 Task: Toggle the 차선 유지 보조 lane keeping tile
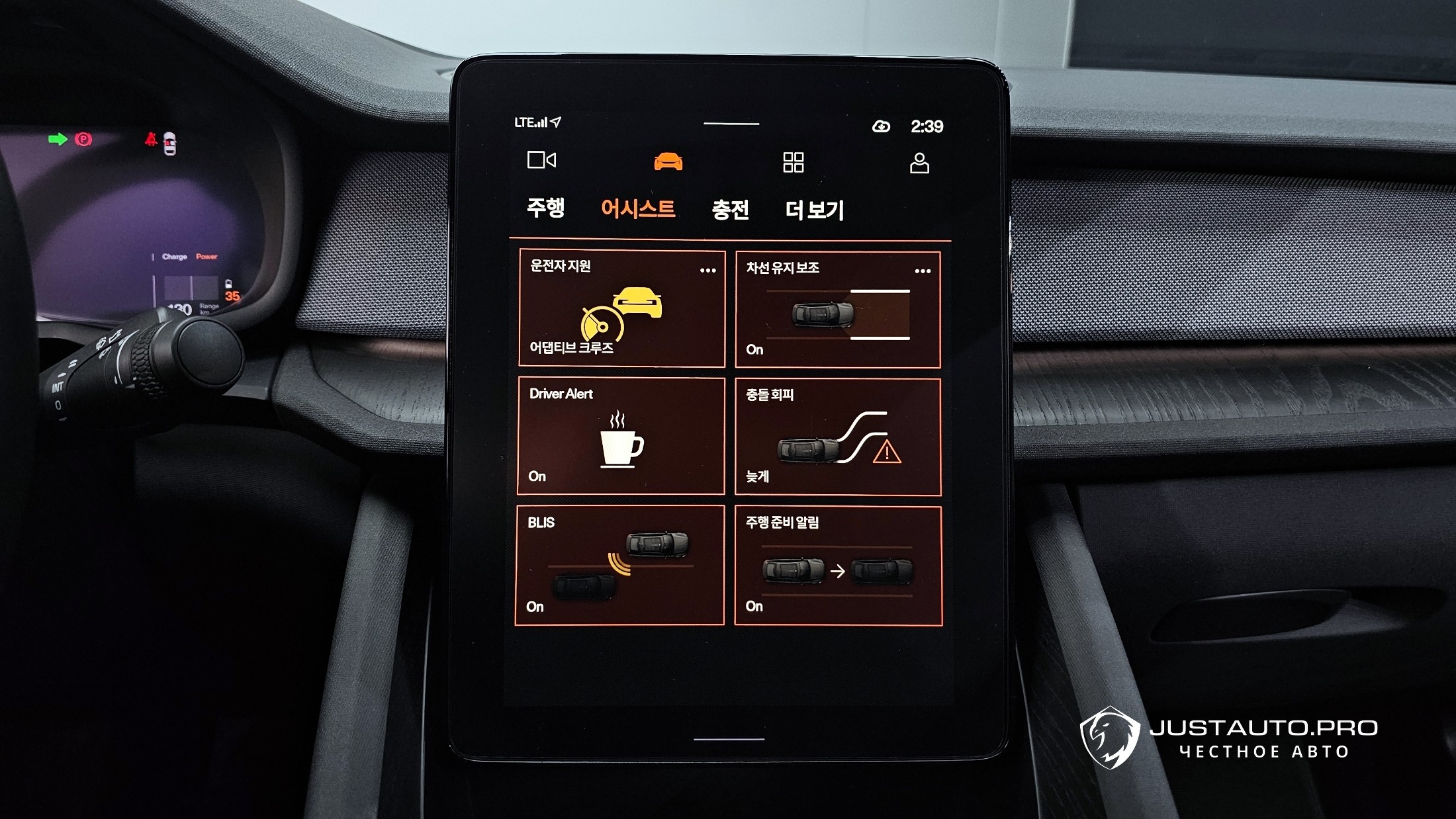click(837, 310)
